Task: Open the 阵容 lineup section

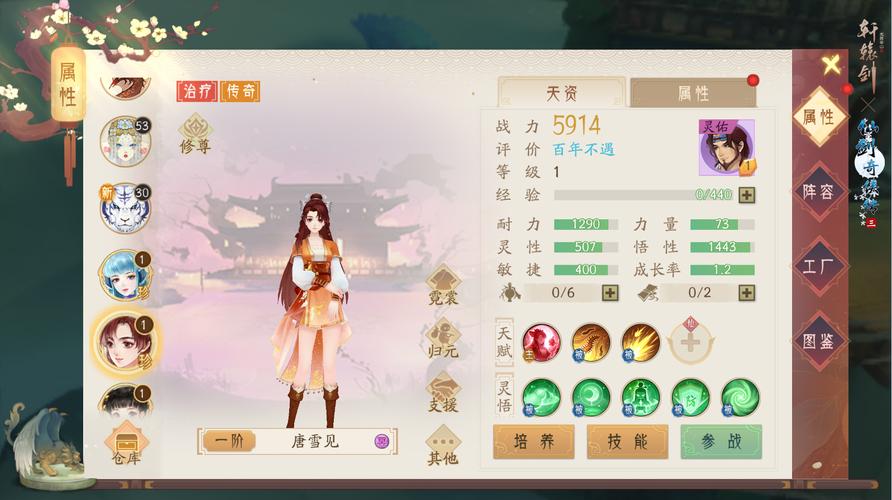Action: point(819,192)
